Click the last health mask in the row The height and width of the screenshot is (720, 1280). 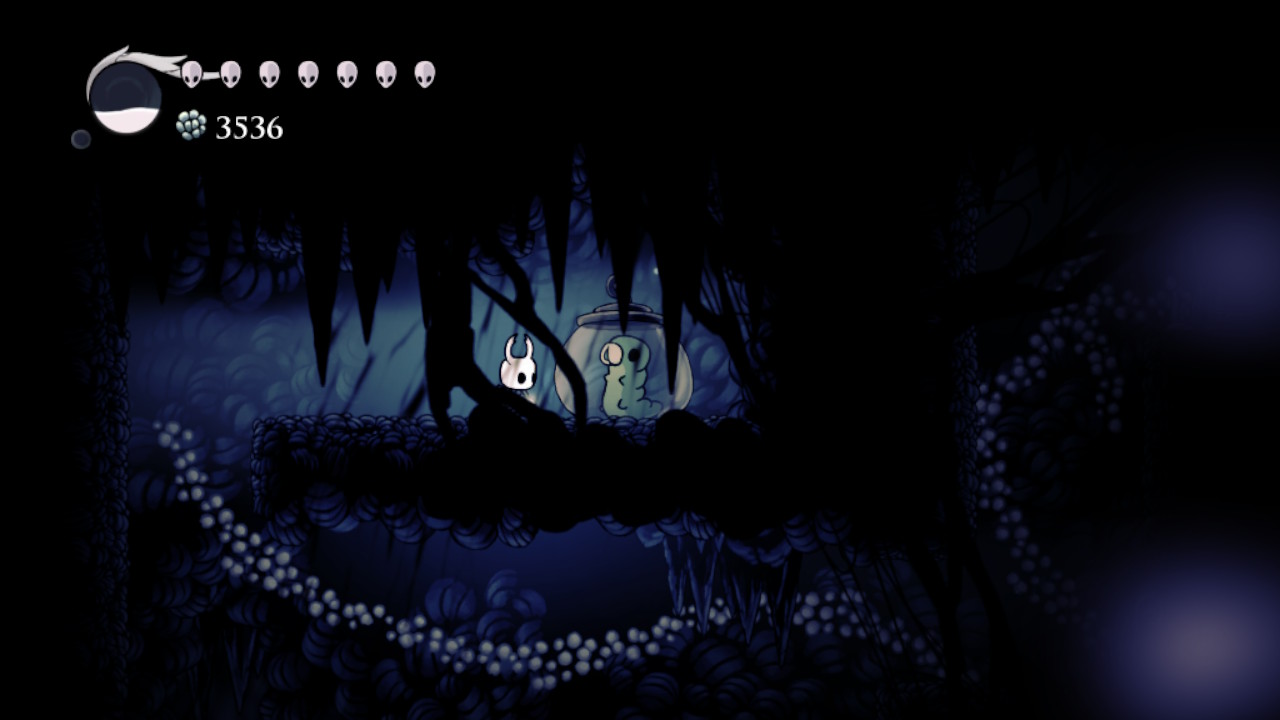425,70
